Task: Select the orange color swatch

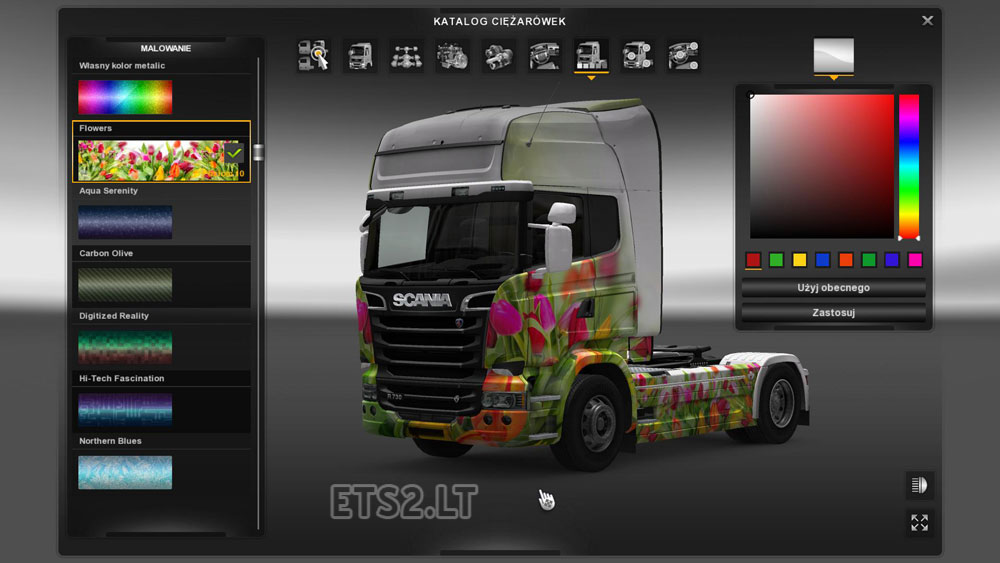Action: (845, 260)
